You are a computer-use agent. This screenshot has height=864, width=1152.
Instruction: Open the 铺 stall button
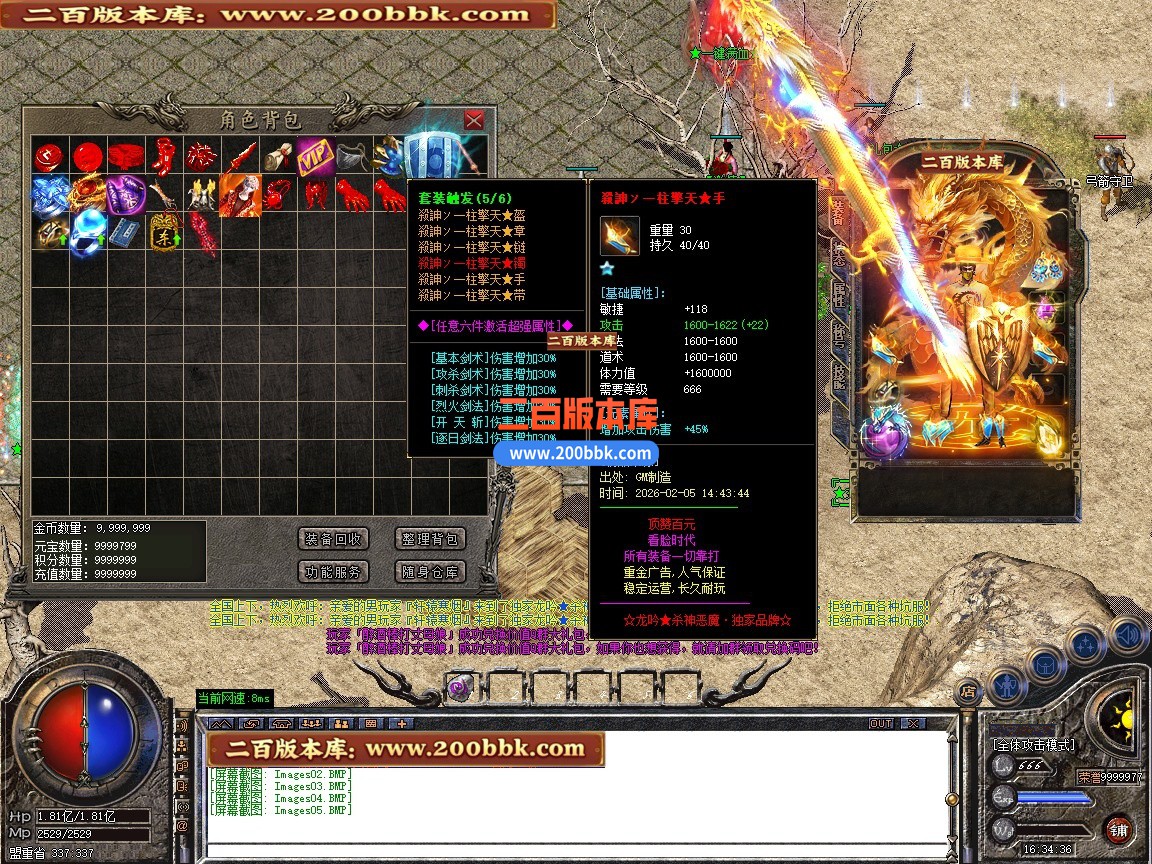(1118, 830)
